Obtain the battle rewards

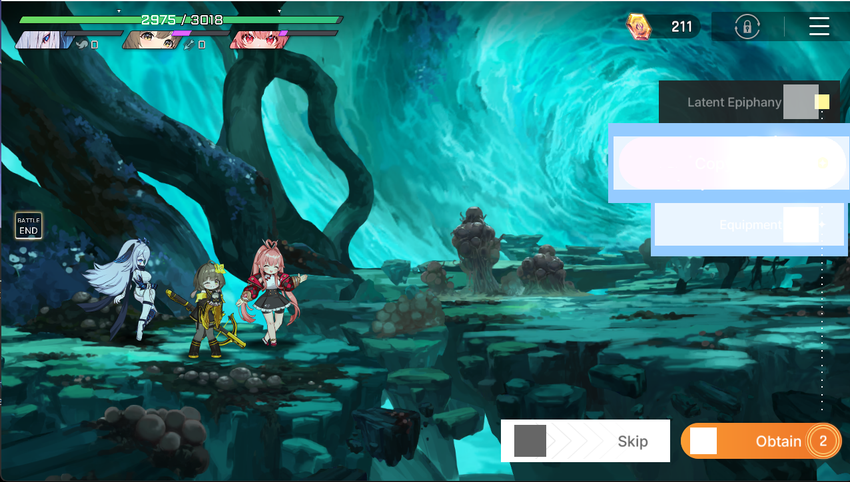761,441
